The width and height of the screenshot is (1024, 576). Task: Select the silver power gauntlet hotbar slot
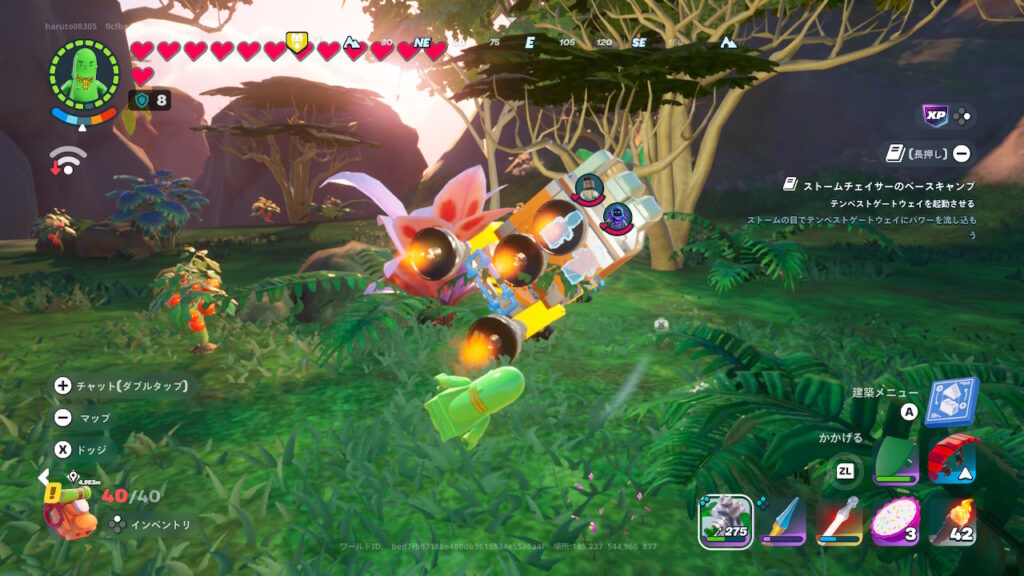click(x=725, y=521)
